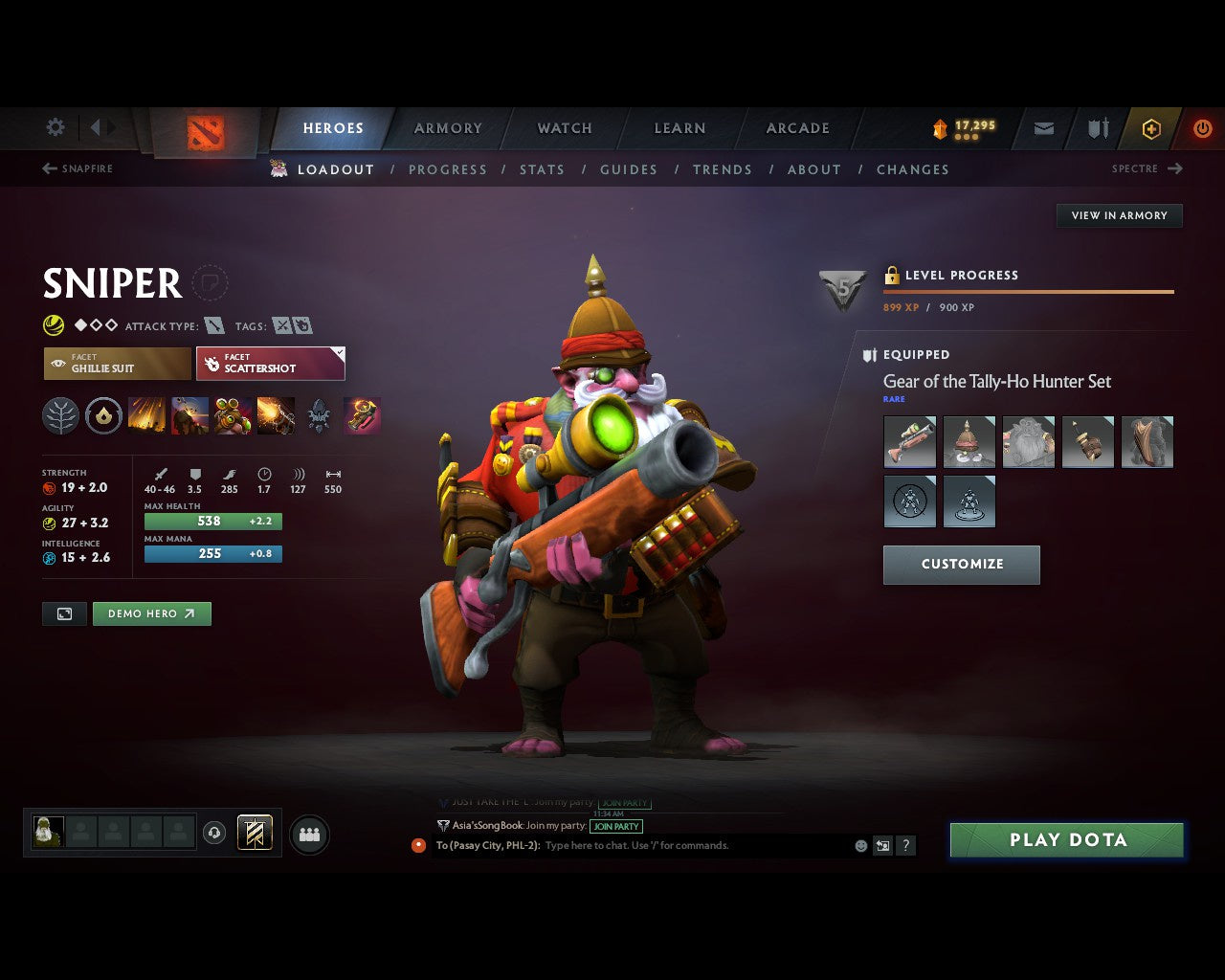This screenshot has width=1225, height=980.
Task: Open the mail envelope notifications icon
Action: (x=1043, y=128)
